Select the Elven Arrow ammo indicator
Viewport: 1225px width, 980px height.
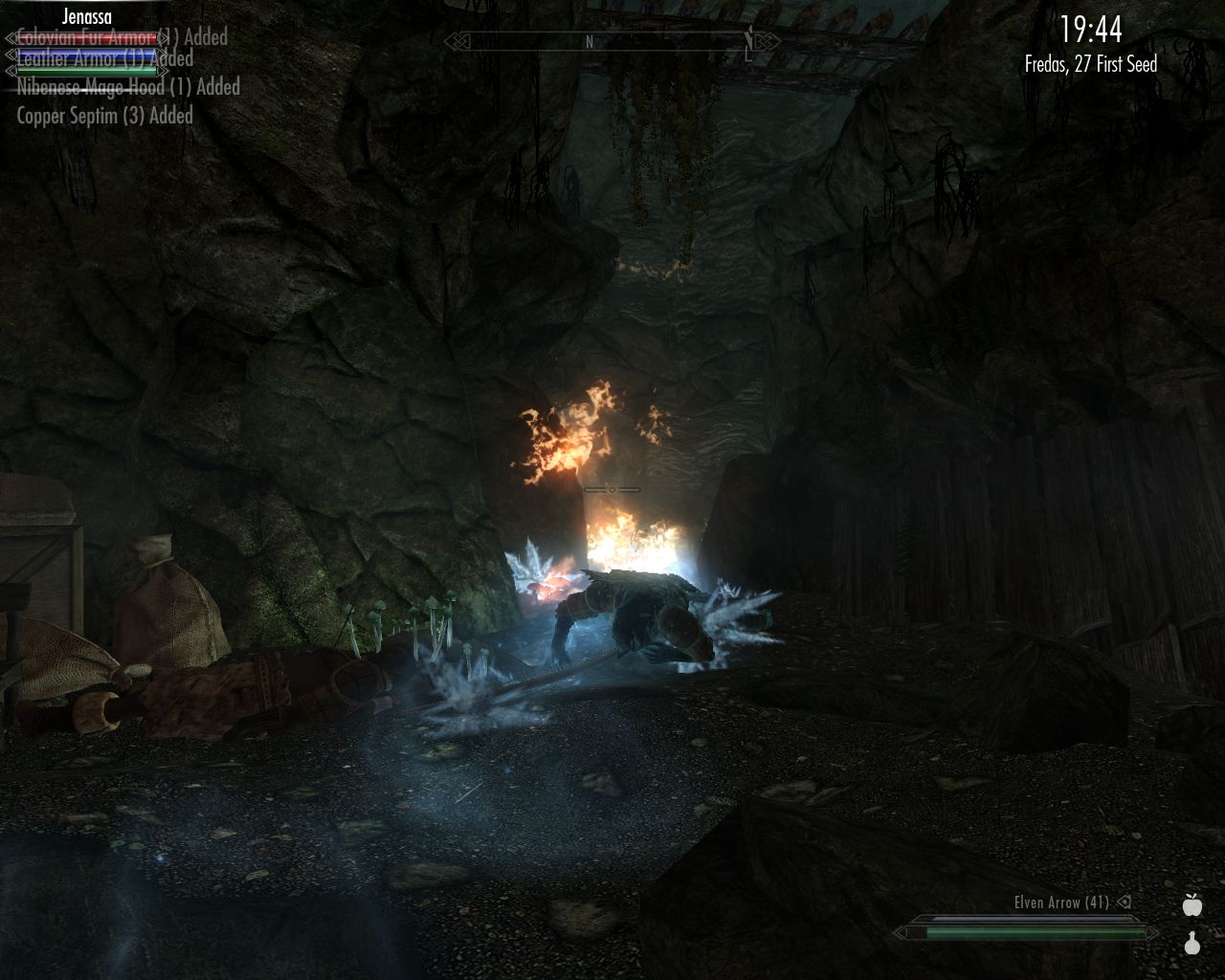click(1061, 902)
